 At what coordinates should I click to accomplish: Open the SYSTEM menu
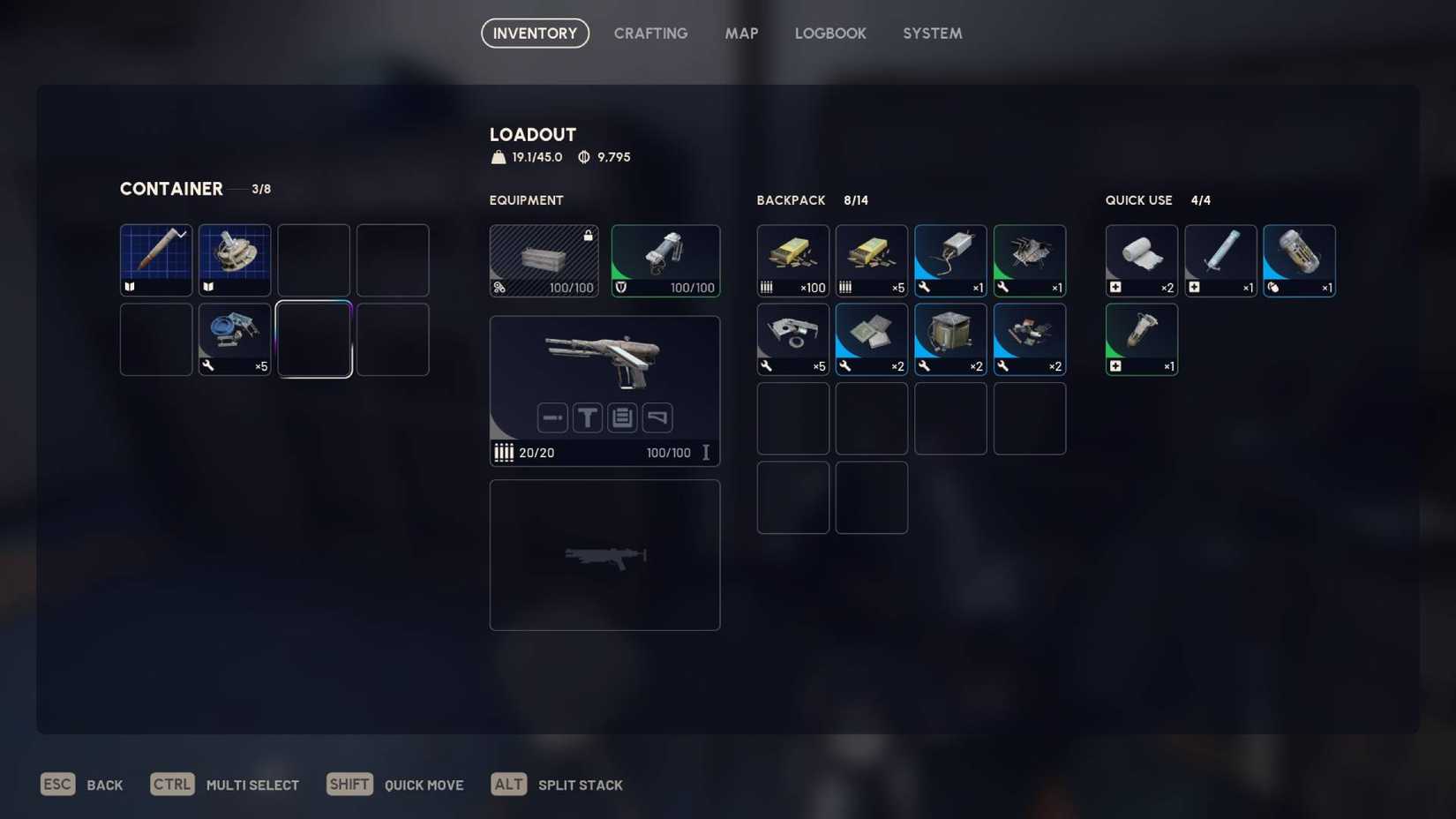pos(932,33)
